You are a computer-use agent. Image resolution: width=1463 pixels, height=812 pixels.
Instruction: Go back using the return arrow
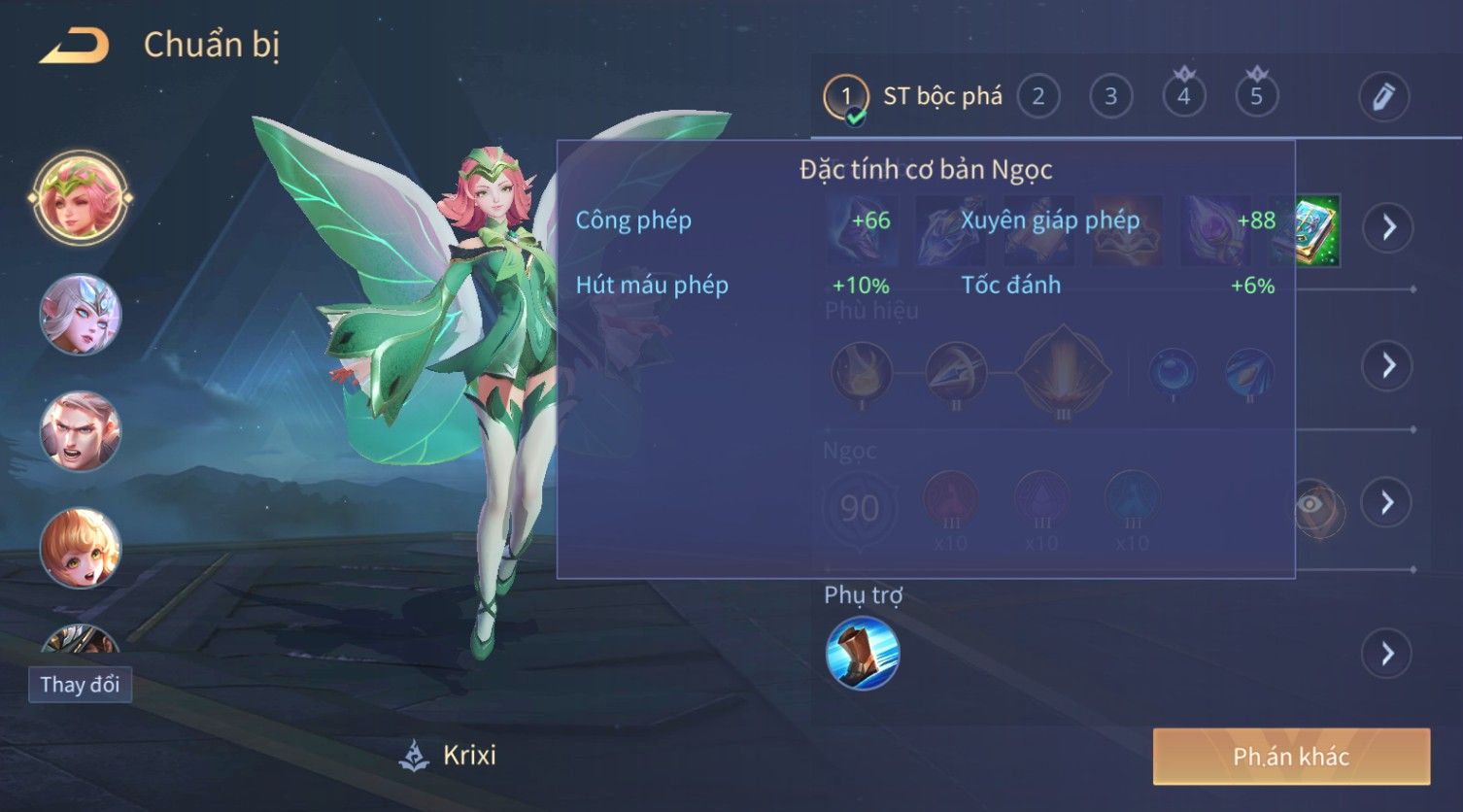[75, 46]
